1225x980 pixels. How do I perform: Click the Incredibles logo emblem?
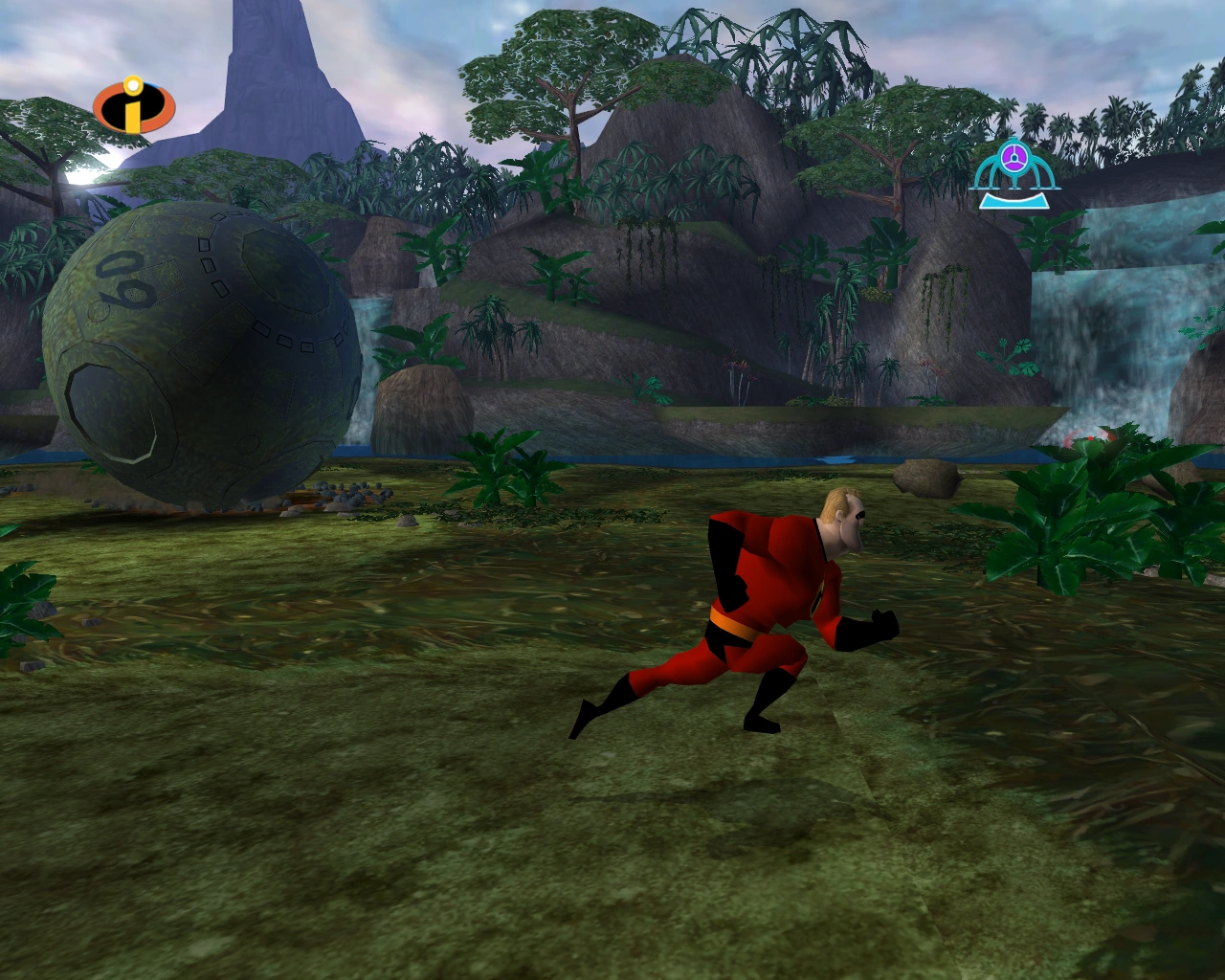(x=132, y=105)
